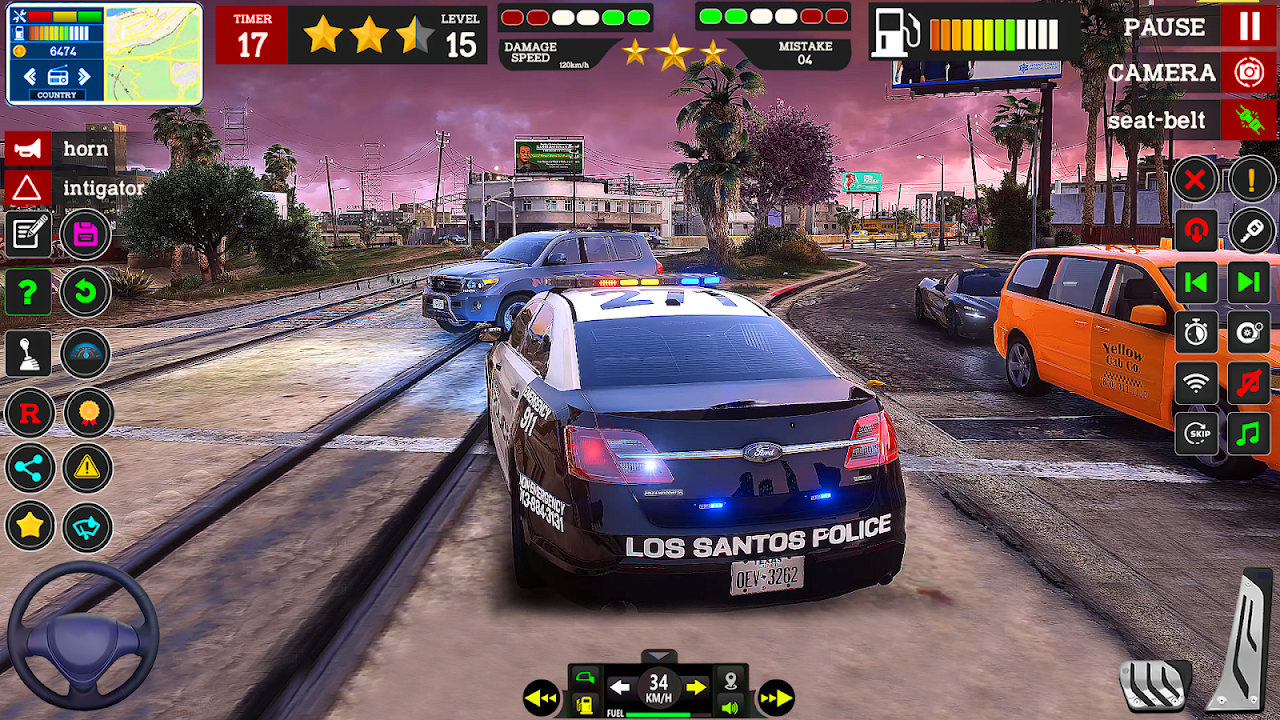Click the gear shifter icon

click(x=28, y=353)
